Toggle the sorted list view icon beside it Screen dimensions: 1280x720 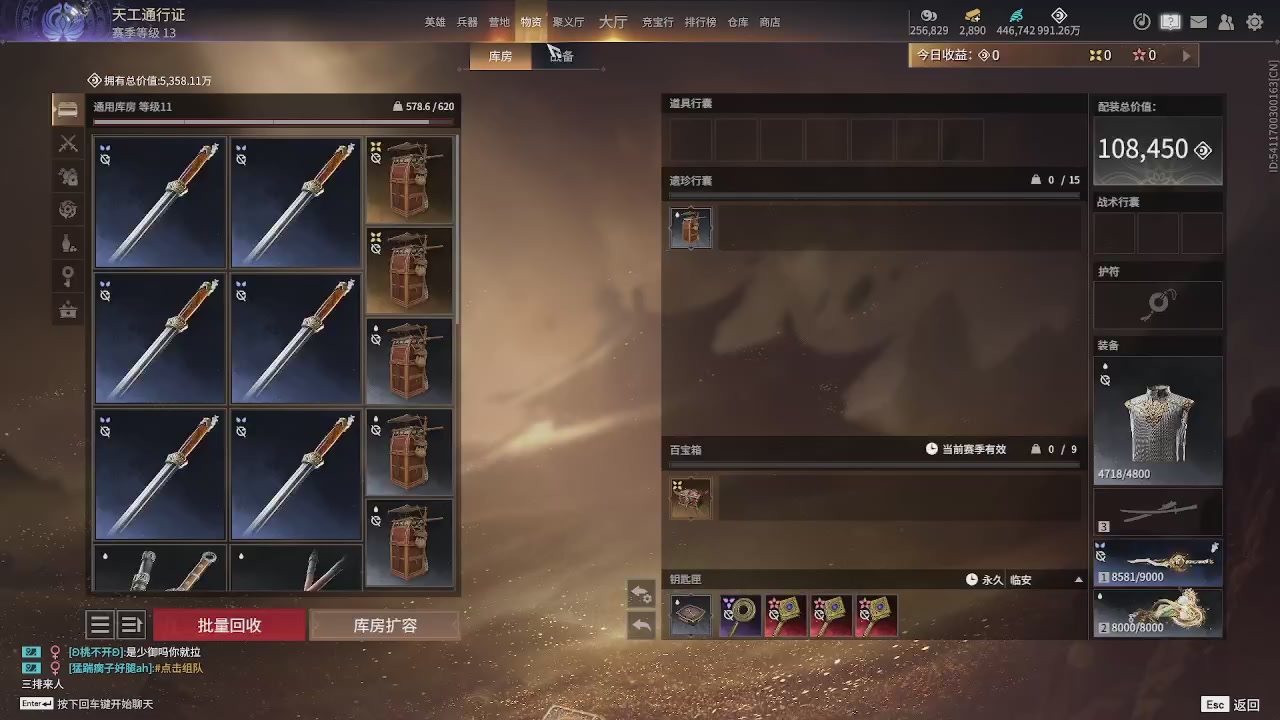pos(131,624)
